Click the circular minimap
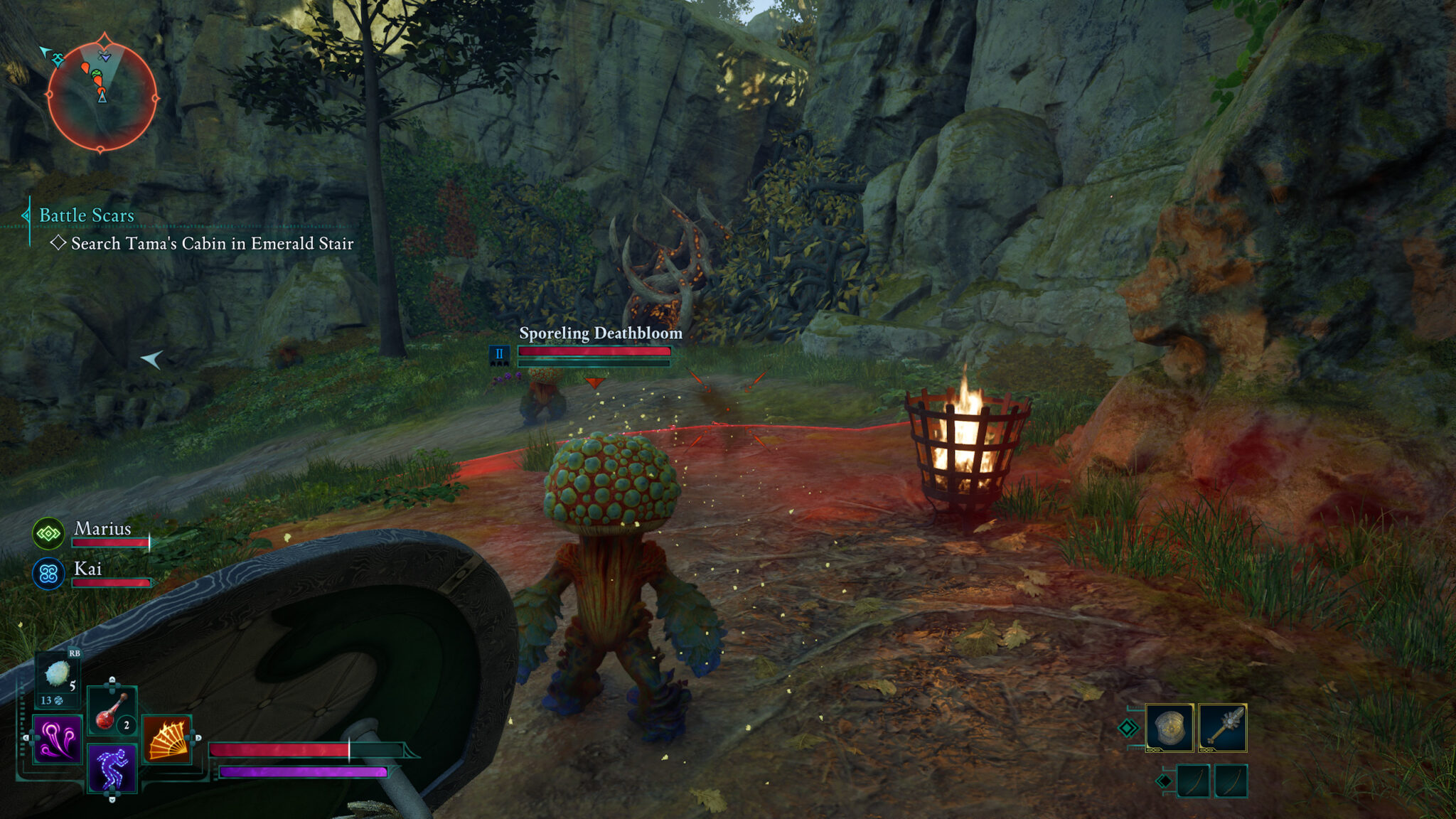 click(x=102, y=95)
